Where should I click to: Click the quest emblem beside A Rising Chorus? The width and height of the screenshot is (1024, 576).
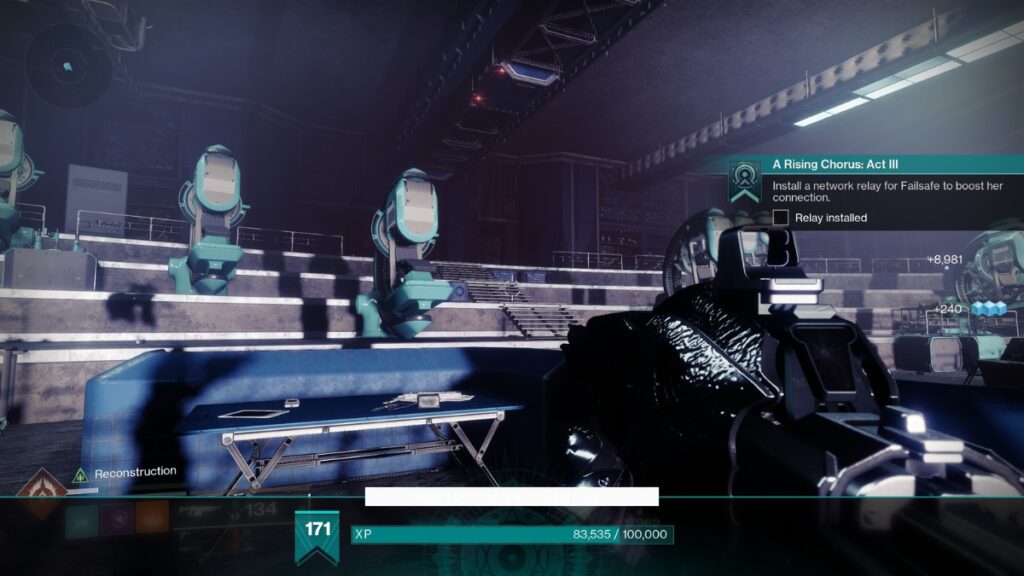click(744, 180)
